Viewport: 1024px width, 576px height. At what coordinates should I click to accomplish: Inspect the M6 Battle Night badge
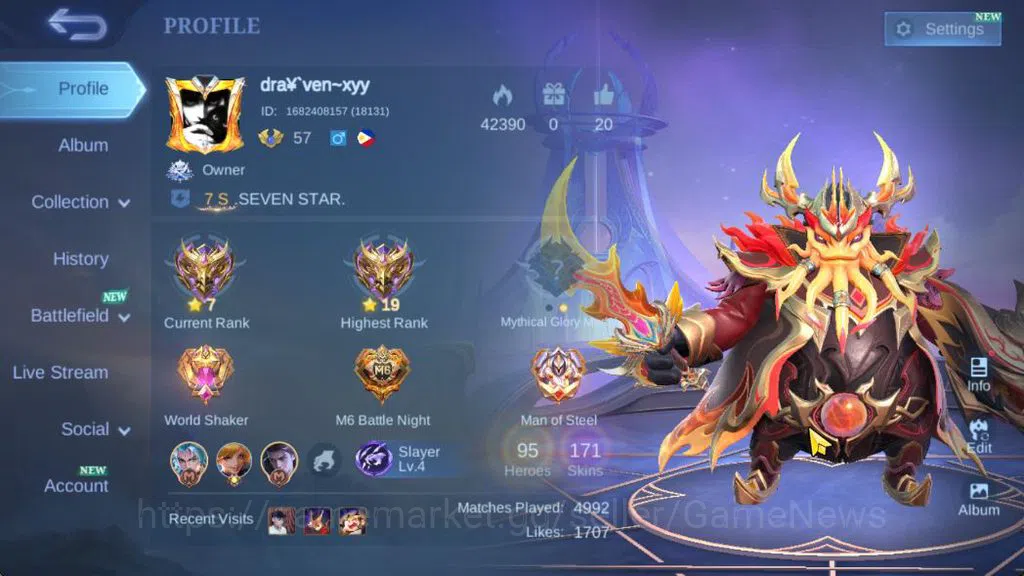(x=382, y=375)
